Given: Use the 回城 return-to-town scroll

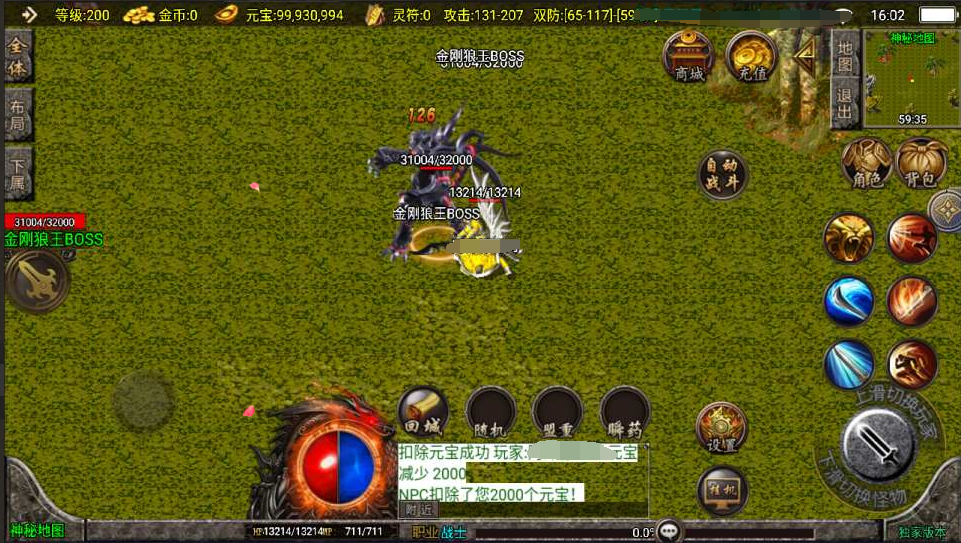Looking at the screenshot, I should click(423, 411).
